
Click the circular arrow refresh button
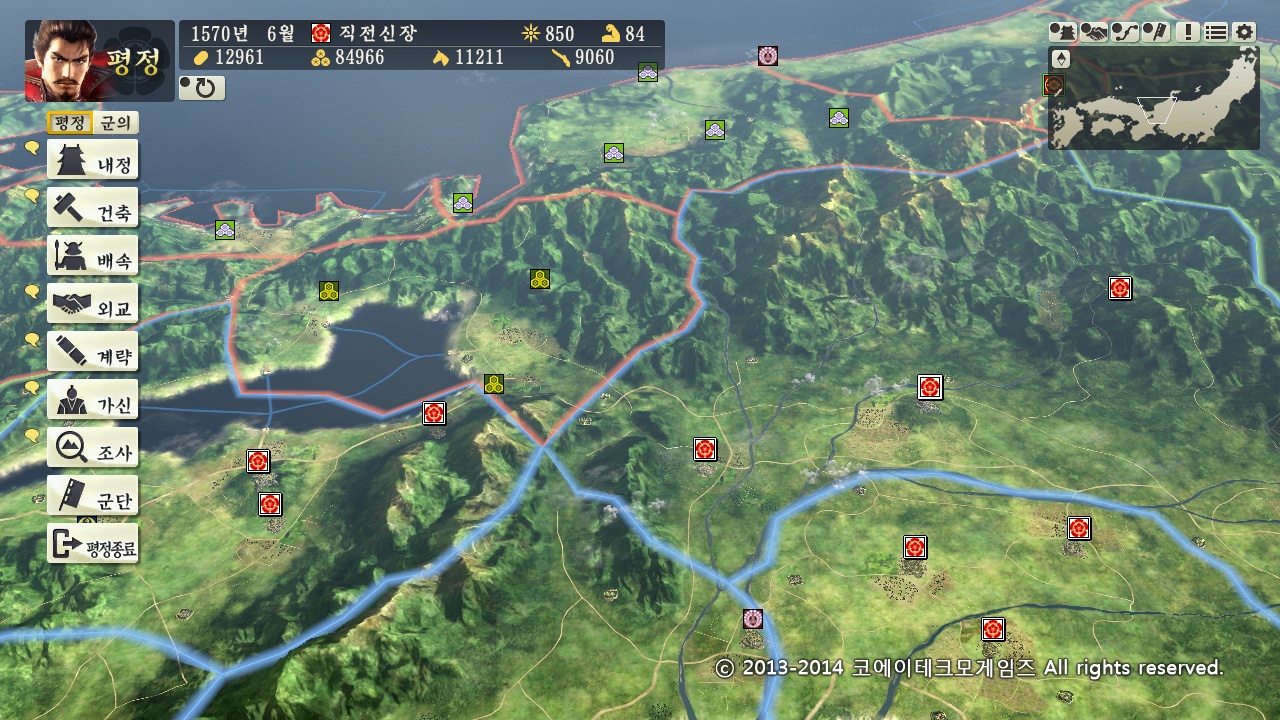coord(202,88)
